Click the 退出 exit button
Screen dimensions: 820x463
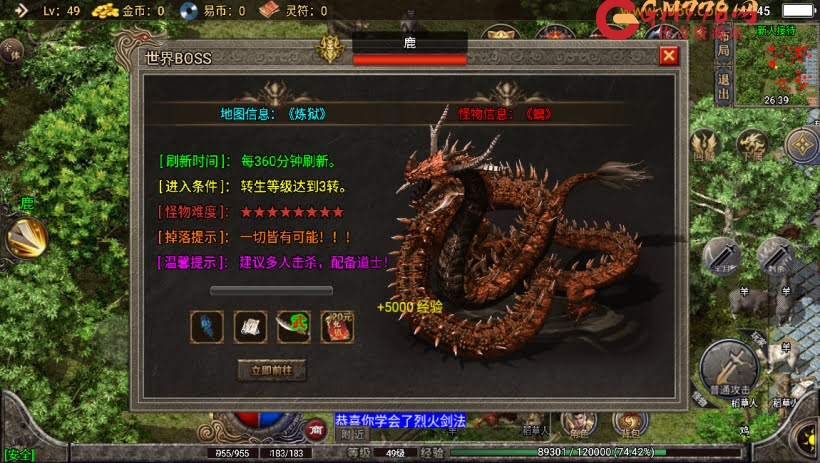point(724,88)
